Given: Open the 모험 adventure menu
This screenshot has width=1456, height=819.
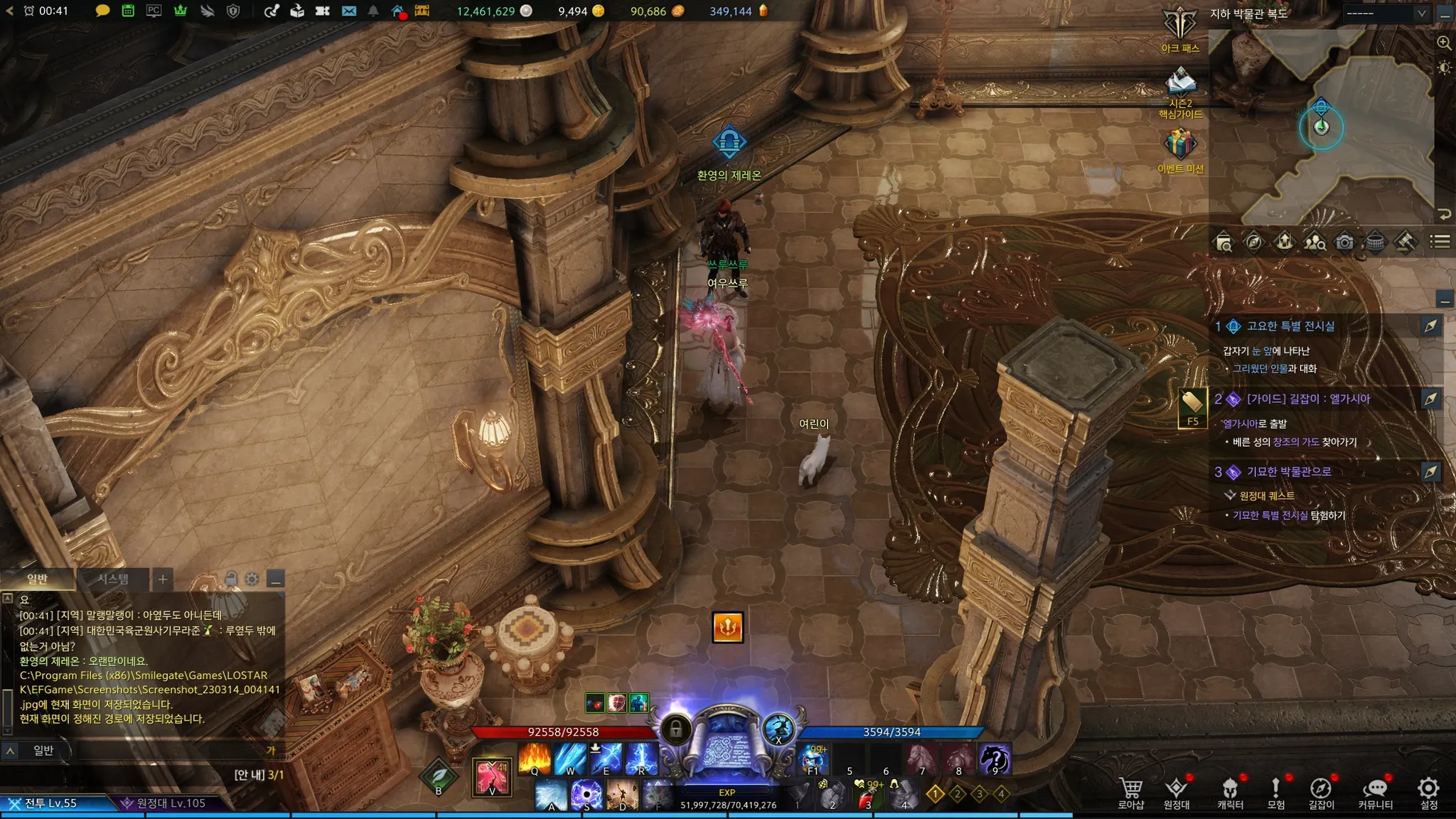Looking at the screenshot, I should click(x=1276, y=792).
